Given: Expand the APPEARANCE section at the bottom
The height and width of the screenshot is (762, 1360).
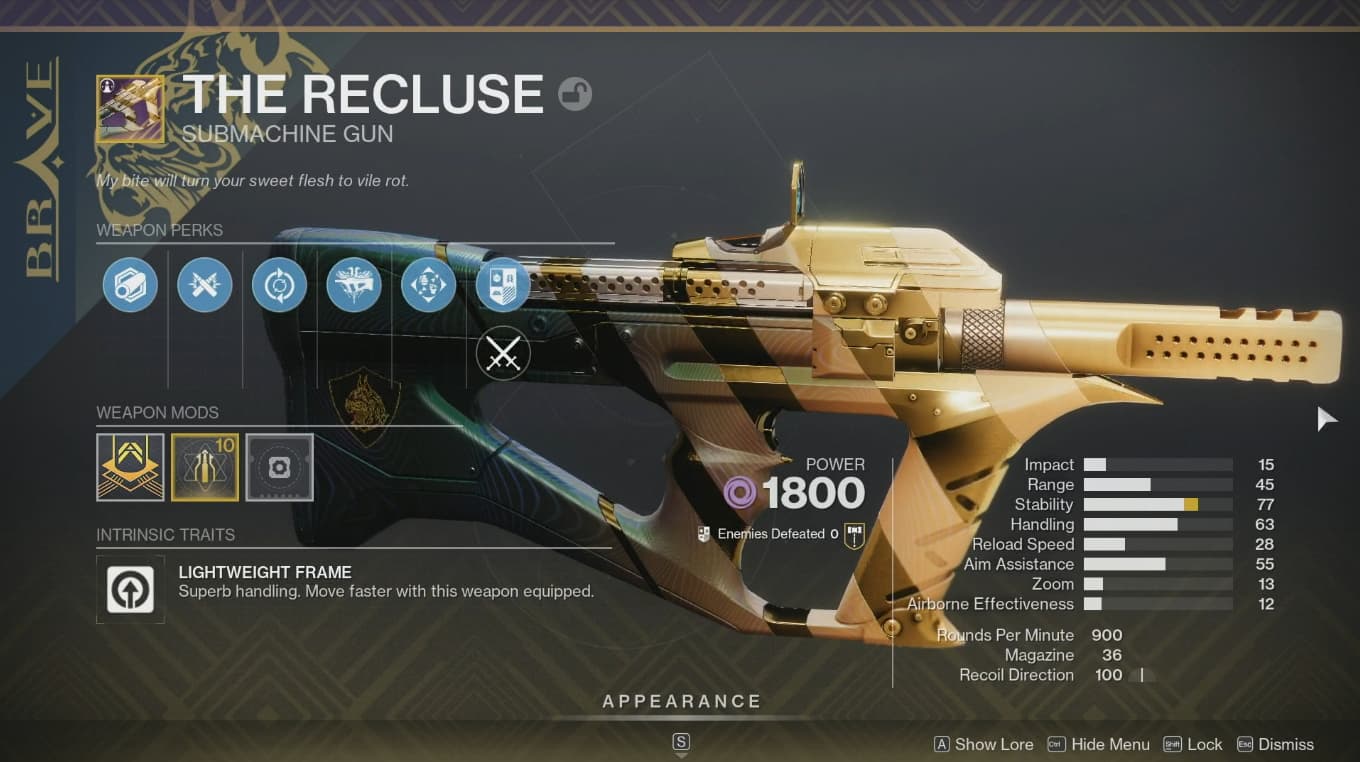Looking at the screenshot, I should coord(681,701).
